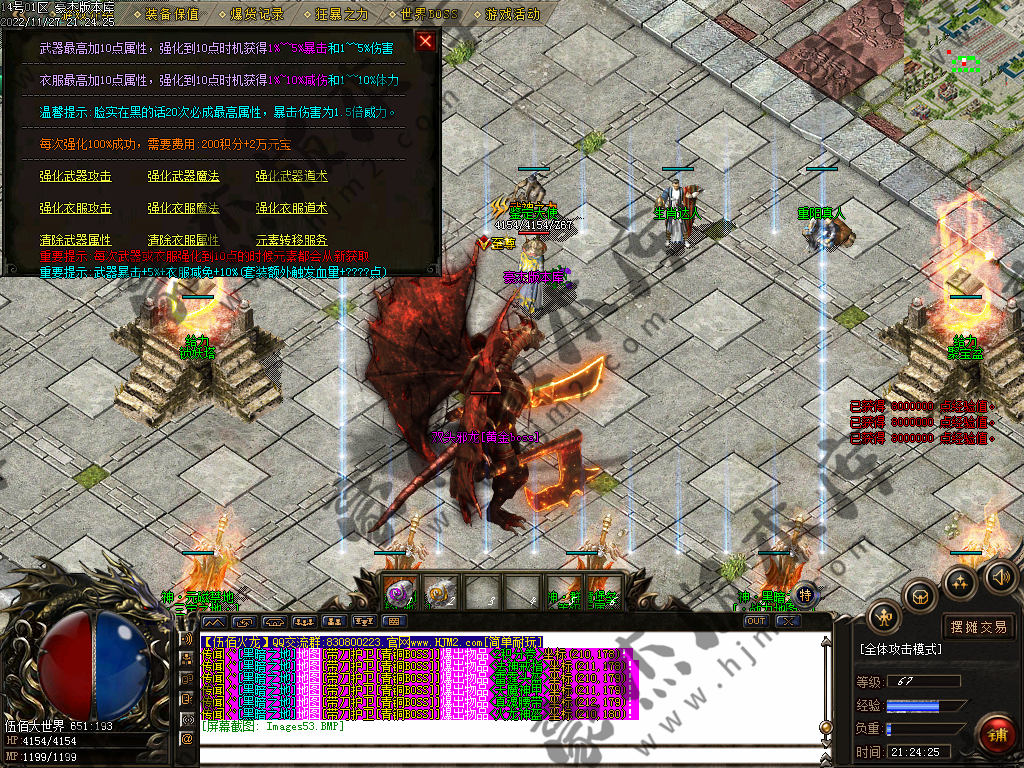This screenshot has height=768, width=1024.
Task: Toggle sound with the speaker icon
Action: [1001, 576]
